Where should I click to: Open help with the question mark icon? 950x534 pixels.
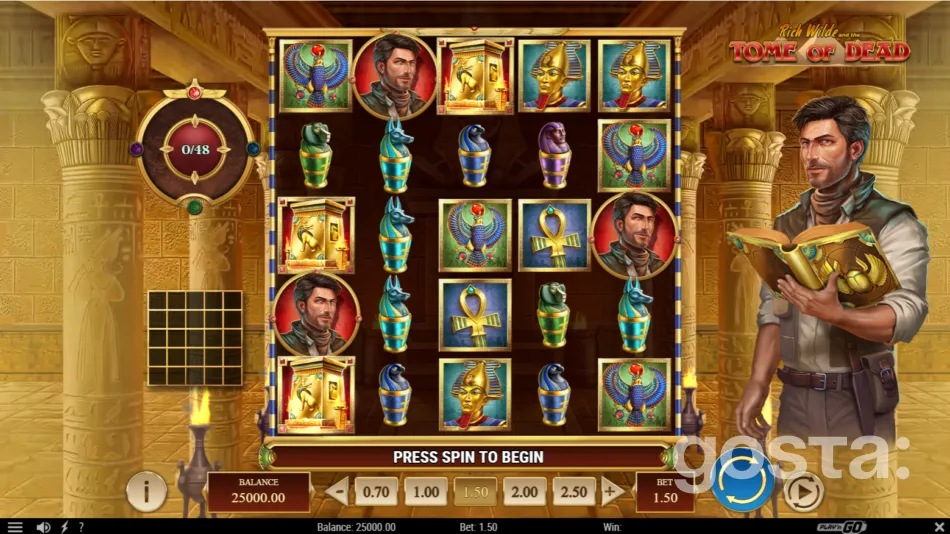click(81, 527)
